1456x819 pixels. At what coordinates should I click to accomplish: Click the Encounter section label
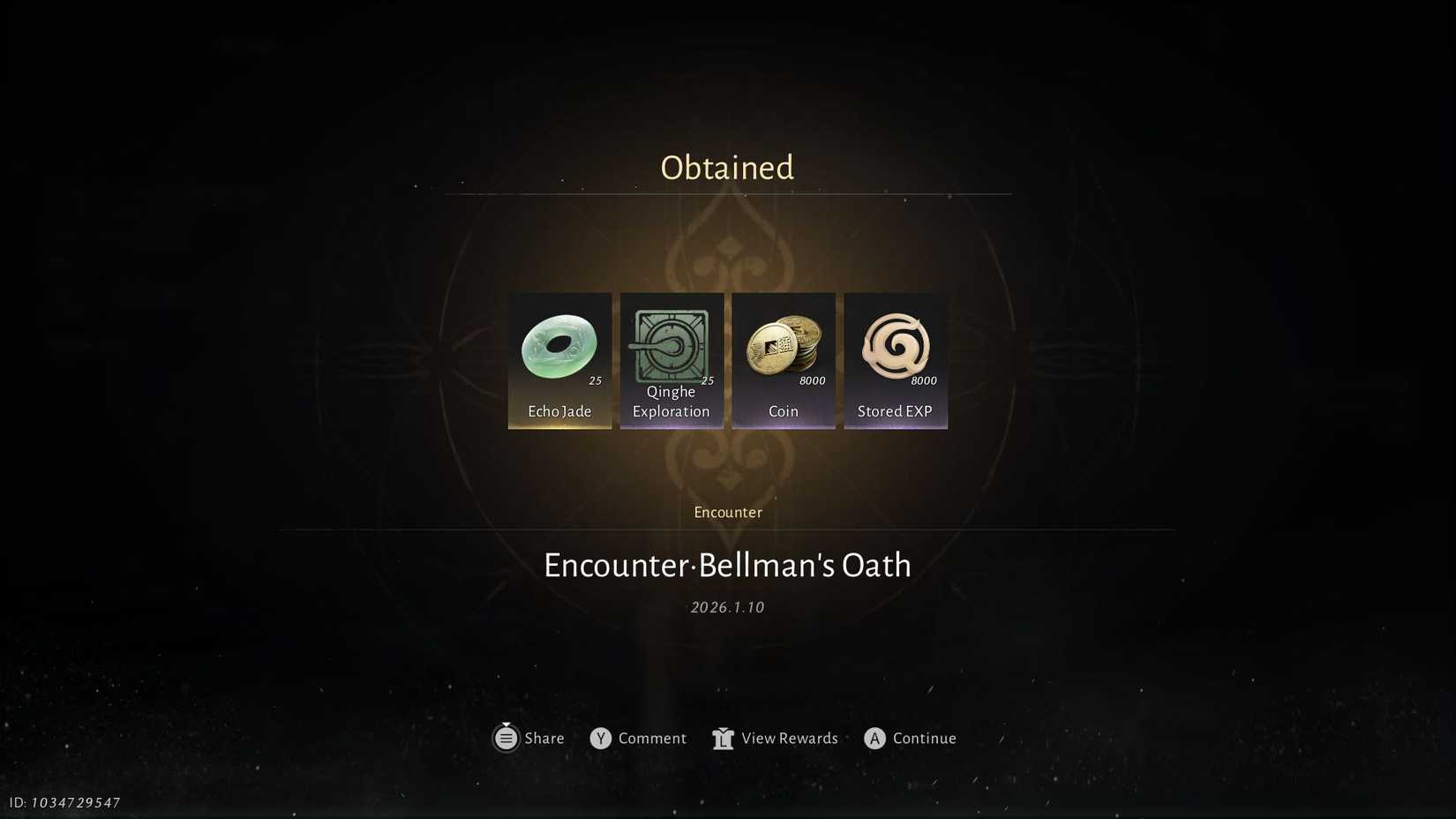tap(727, 512)
